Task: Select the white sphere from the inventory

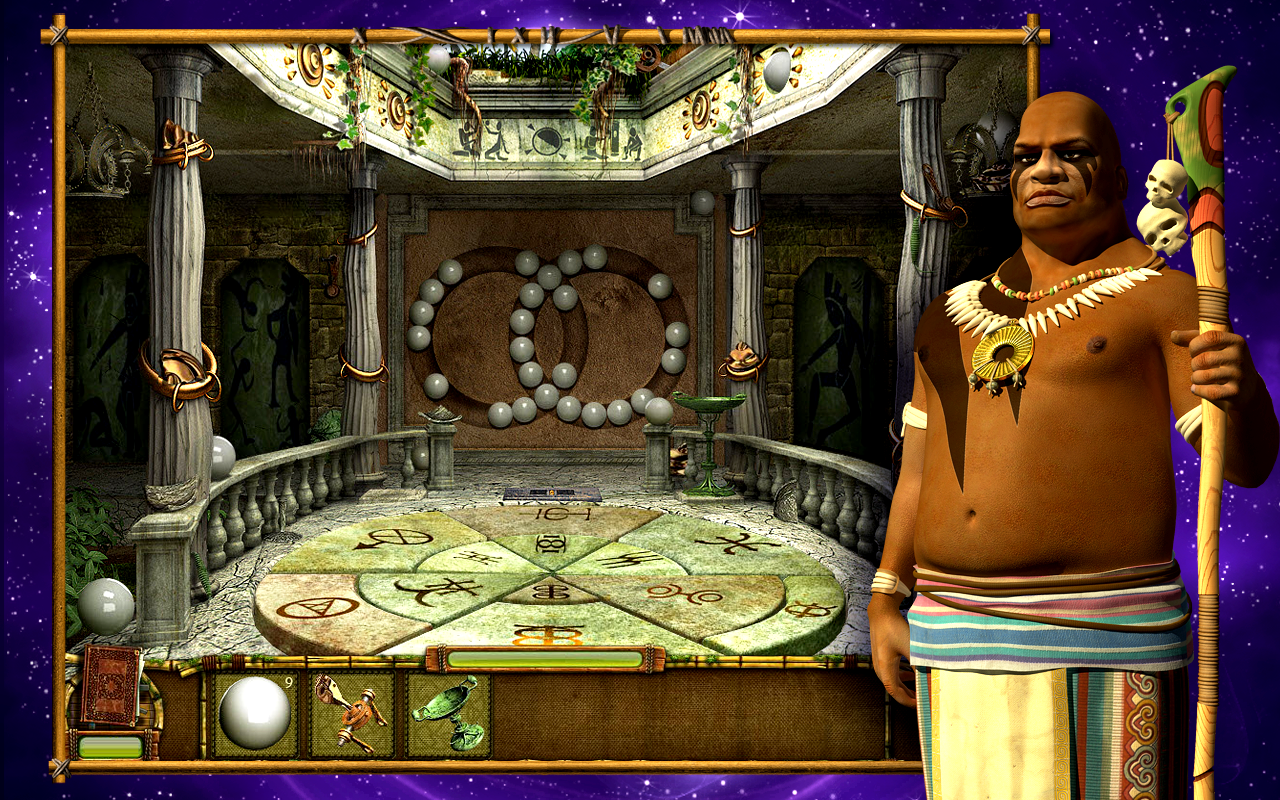Action: pos(253,710)
